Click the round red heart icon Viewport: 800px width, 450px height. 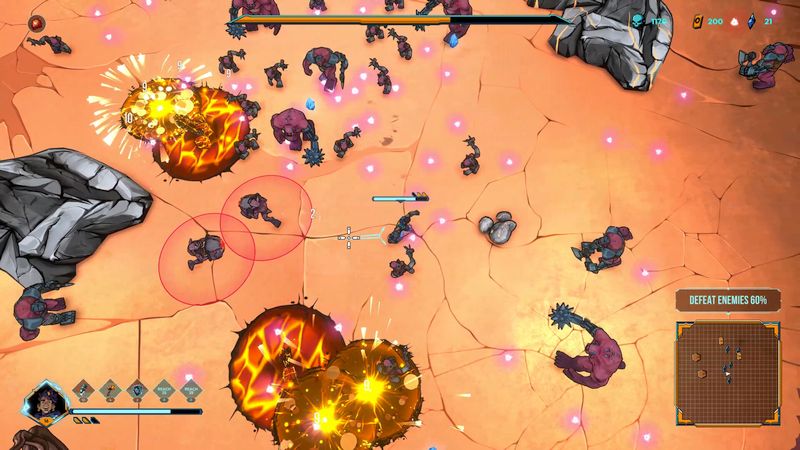point(38,20)
